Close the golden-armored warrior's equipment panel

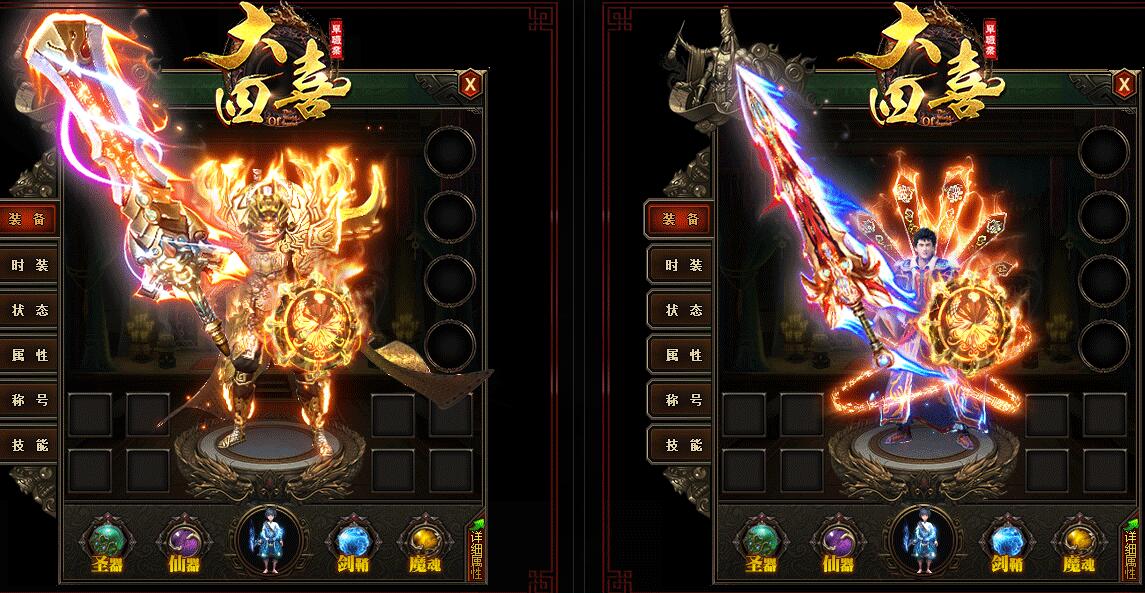(470, 84)
